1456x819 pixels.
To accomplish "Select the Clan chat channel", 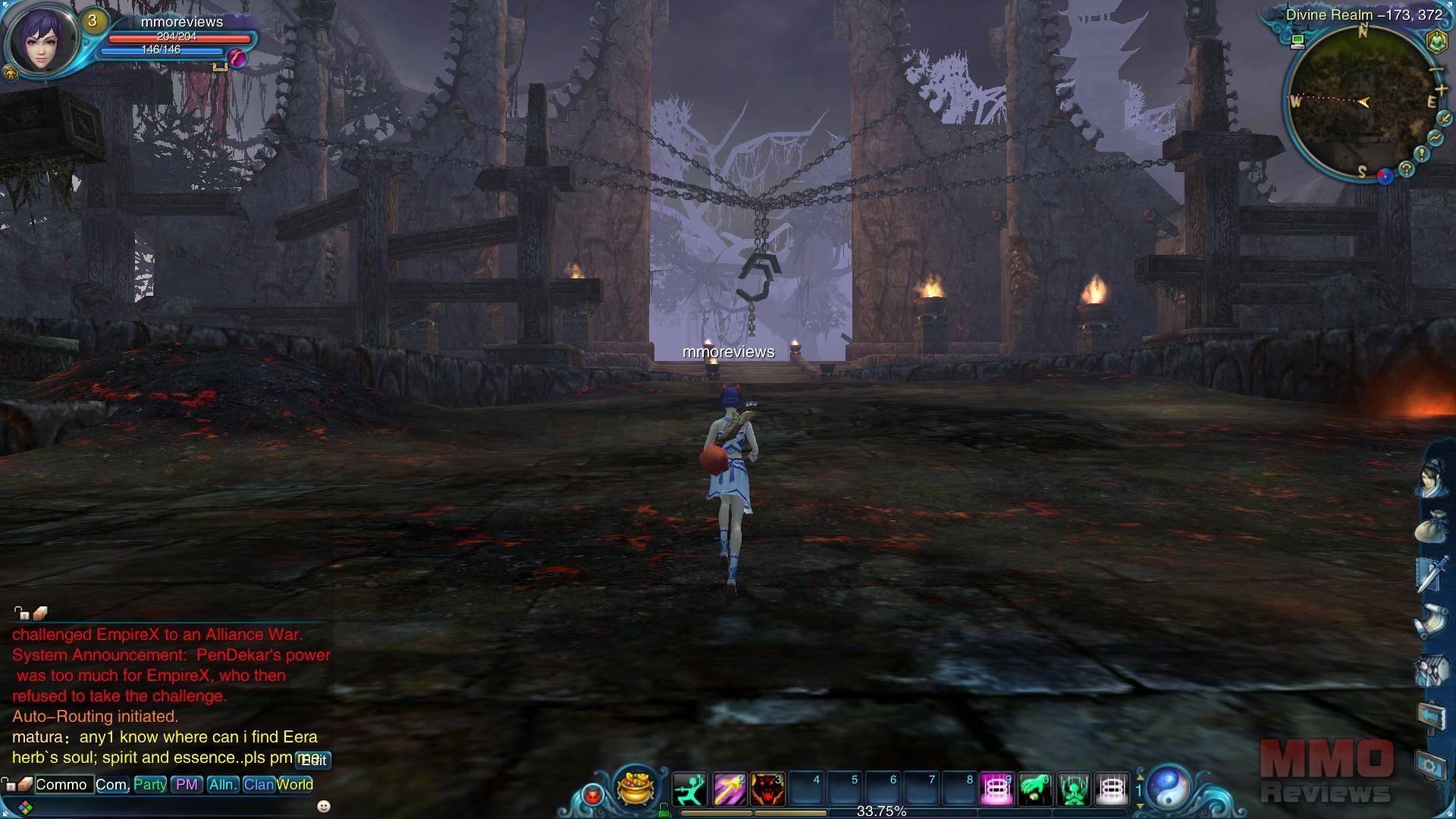I will (x=259, y=784).
